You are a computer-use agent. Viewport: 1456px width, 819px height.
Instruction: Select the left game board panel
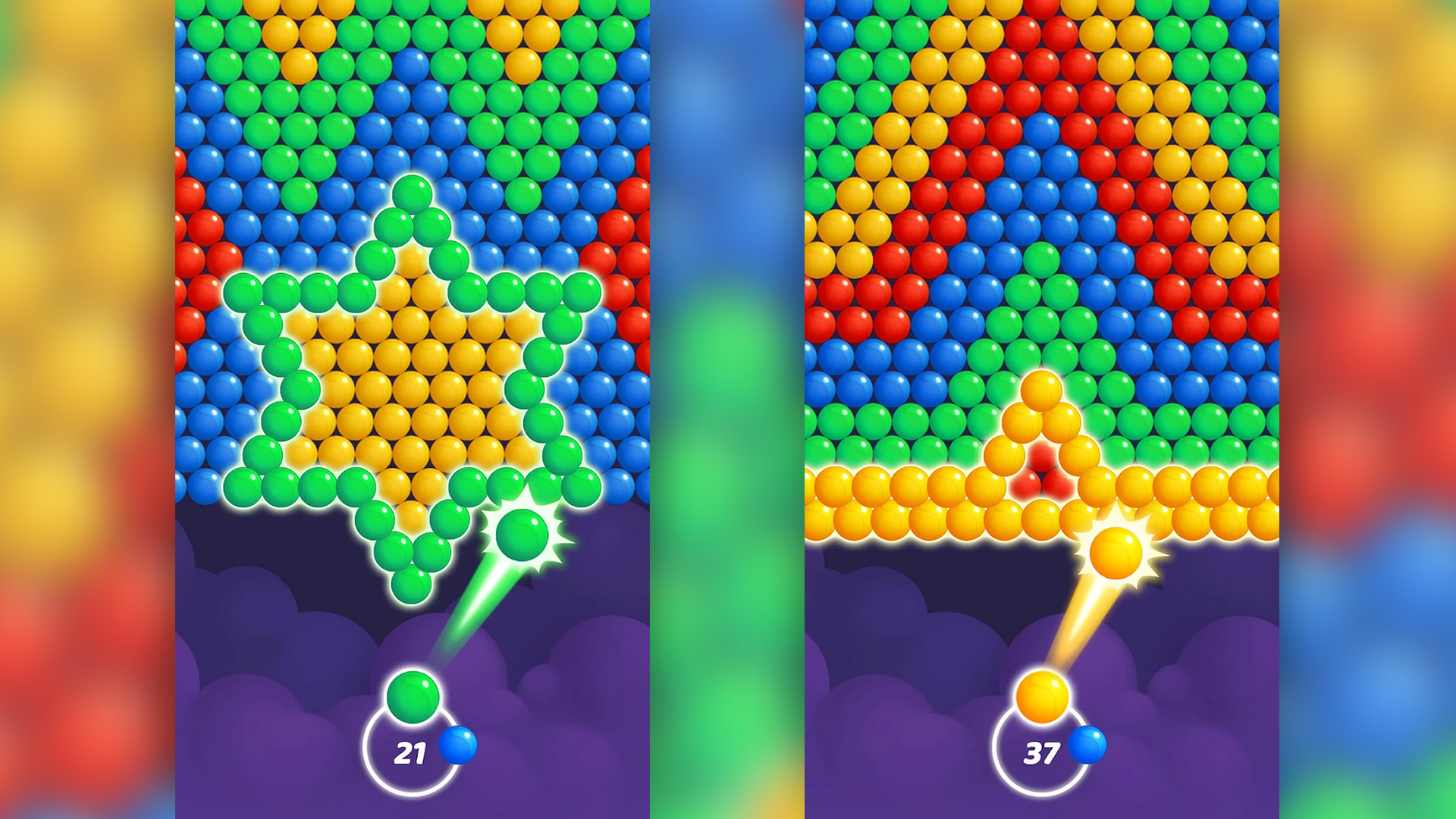pyautogui.click(x=413, y=303)
